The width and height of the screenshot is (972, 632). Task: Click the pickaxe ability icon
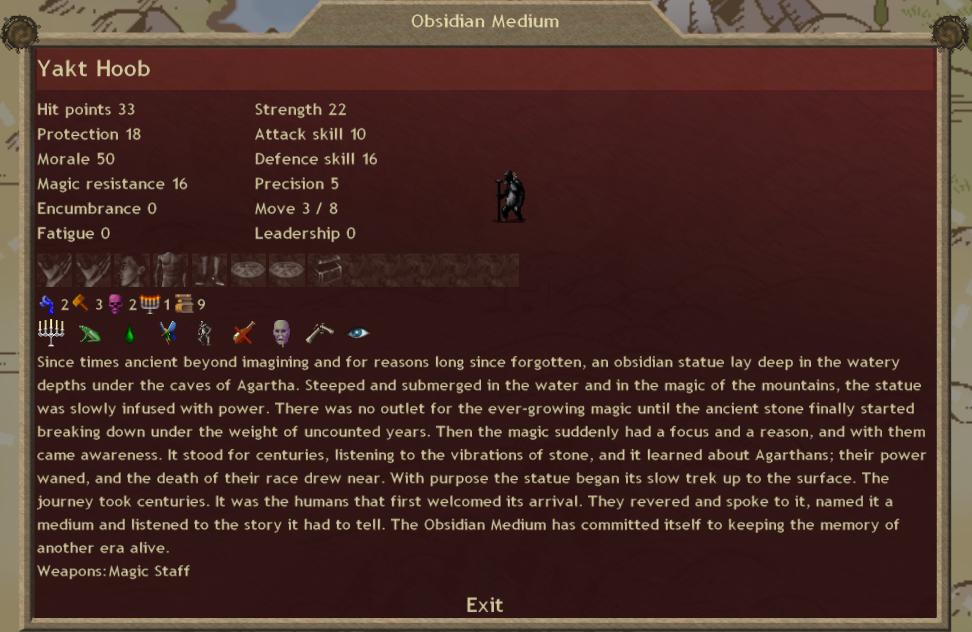coord(320,333)
